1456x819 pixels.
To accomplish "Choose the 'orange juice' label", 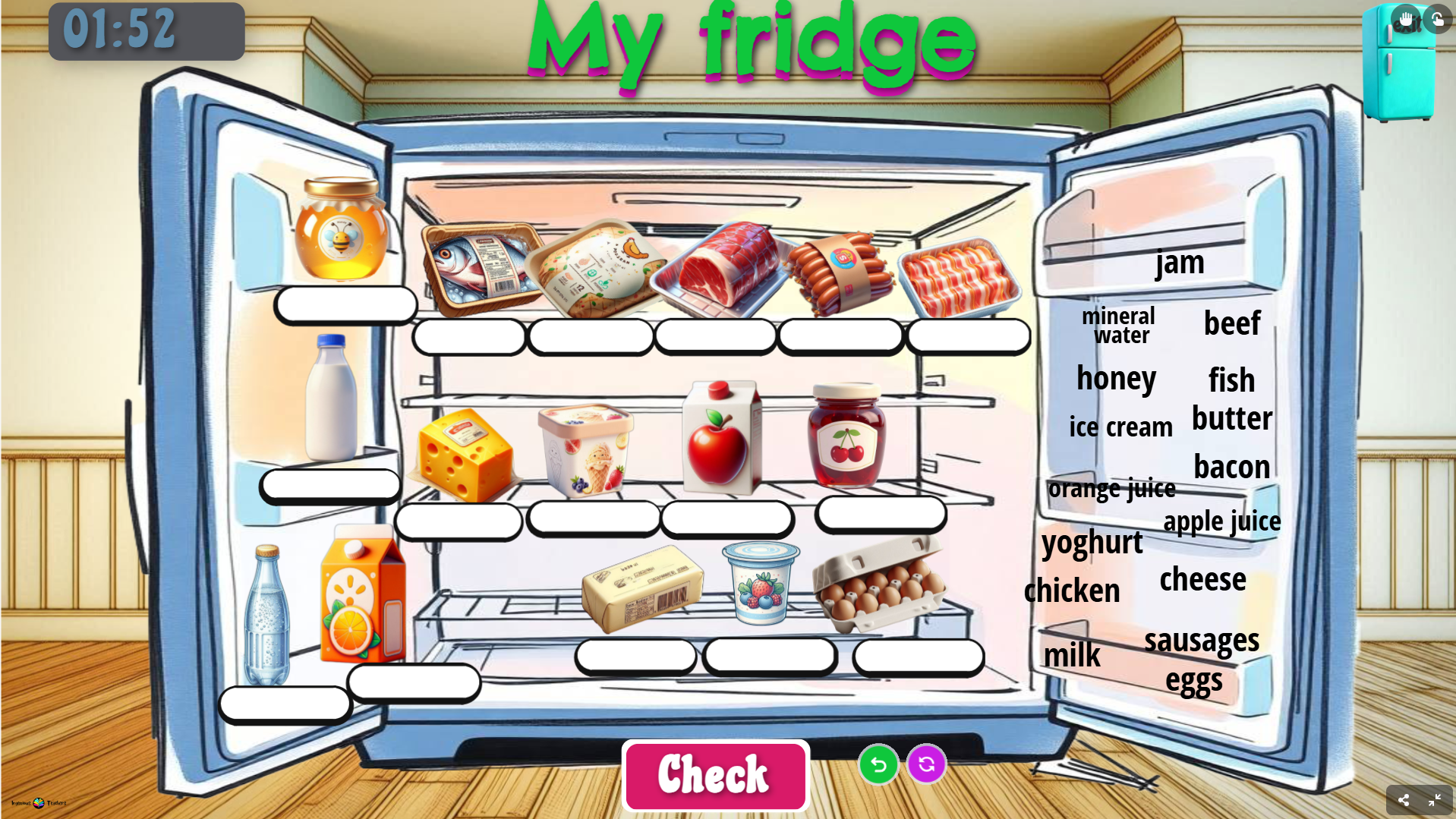I will [1111, 488].
